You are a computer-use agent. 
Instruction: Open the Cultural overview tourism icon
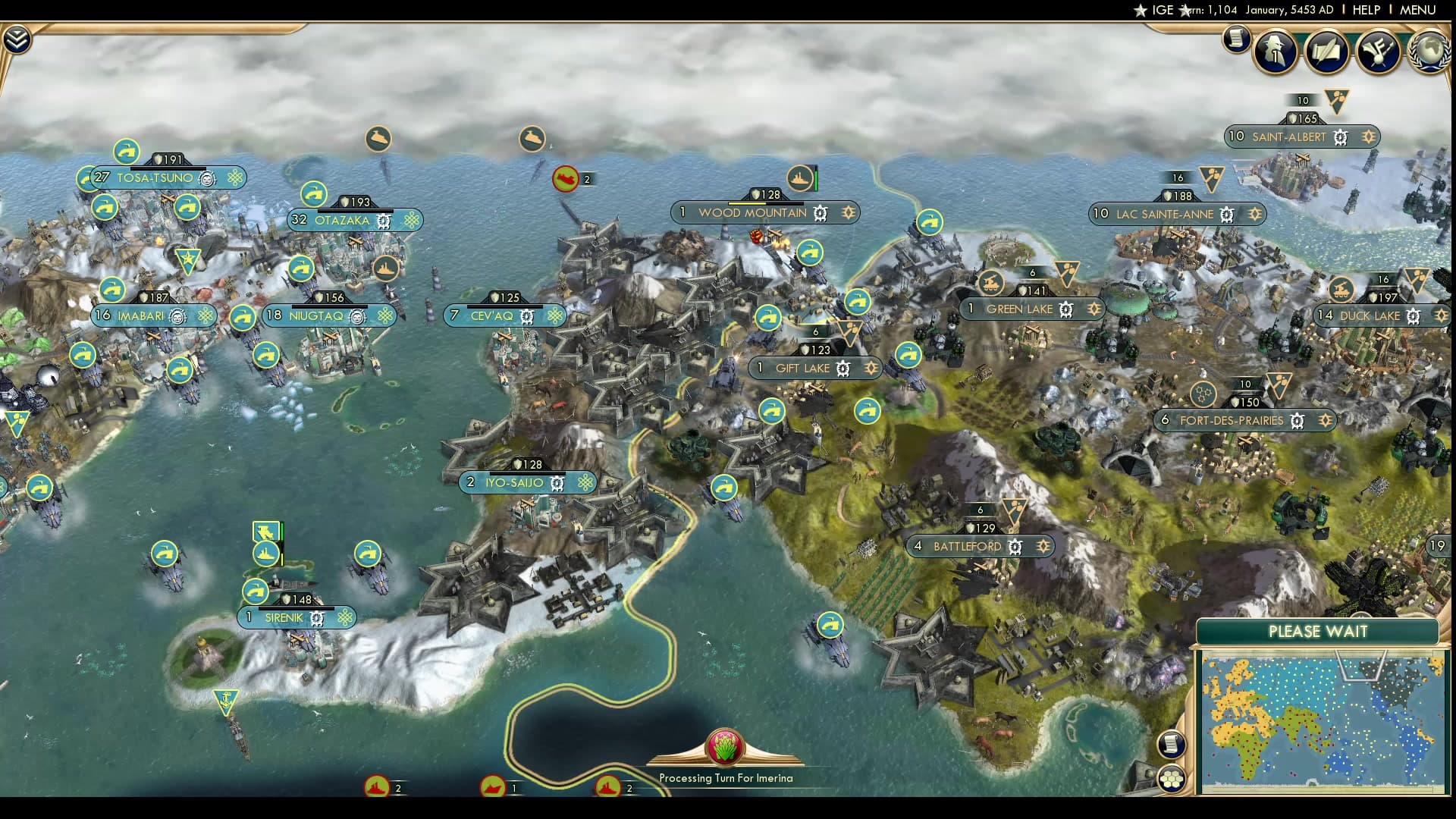coord(1380,51)
